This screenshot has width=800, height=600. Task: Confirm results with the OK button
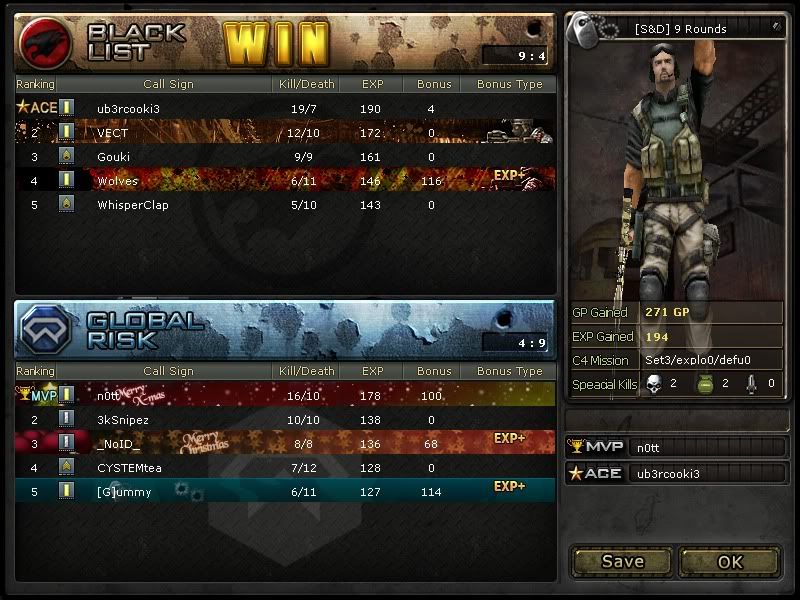(730, 561)
